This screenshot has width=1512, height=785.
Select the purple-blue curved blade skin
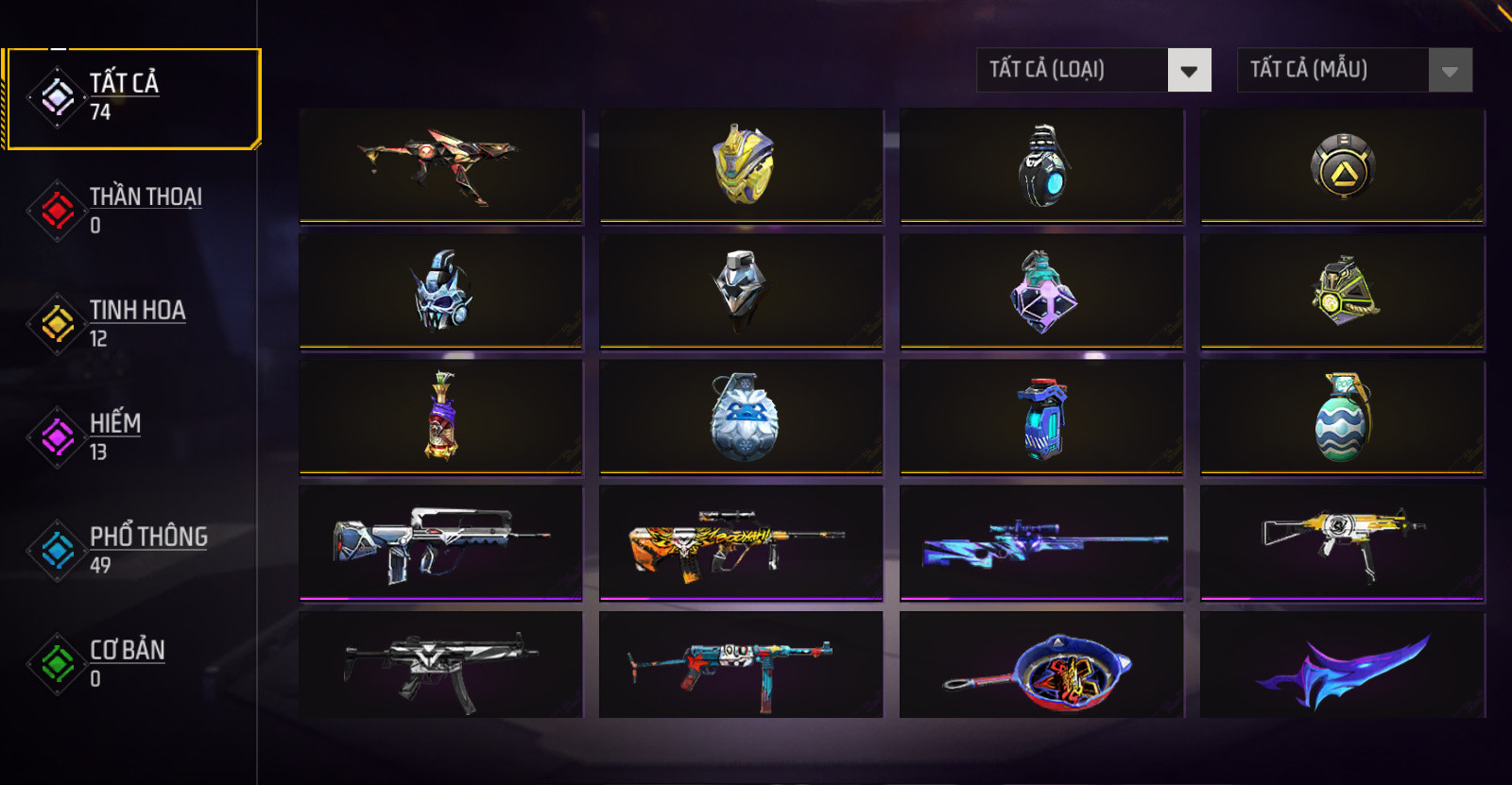point(1342,668)
